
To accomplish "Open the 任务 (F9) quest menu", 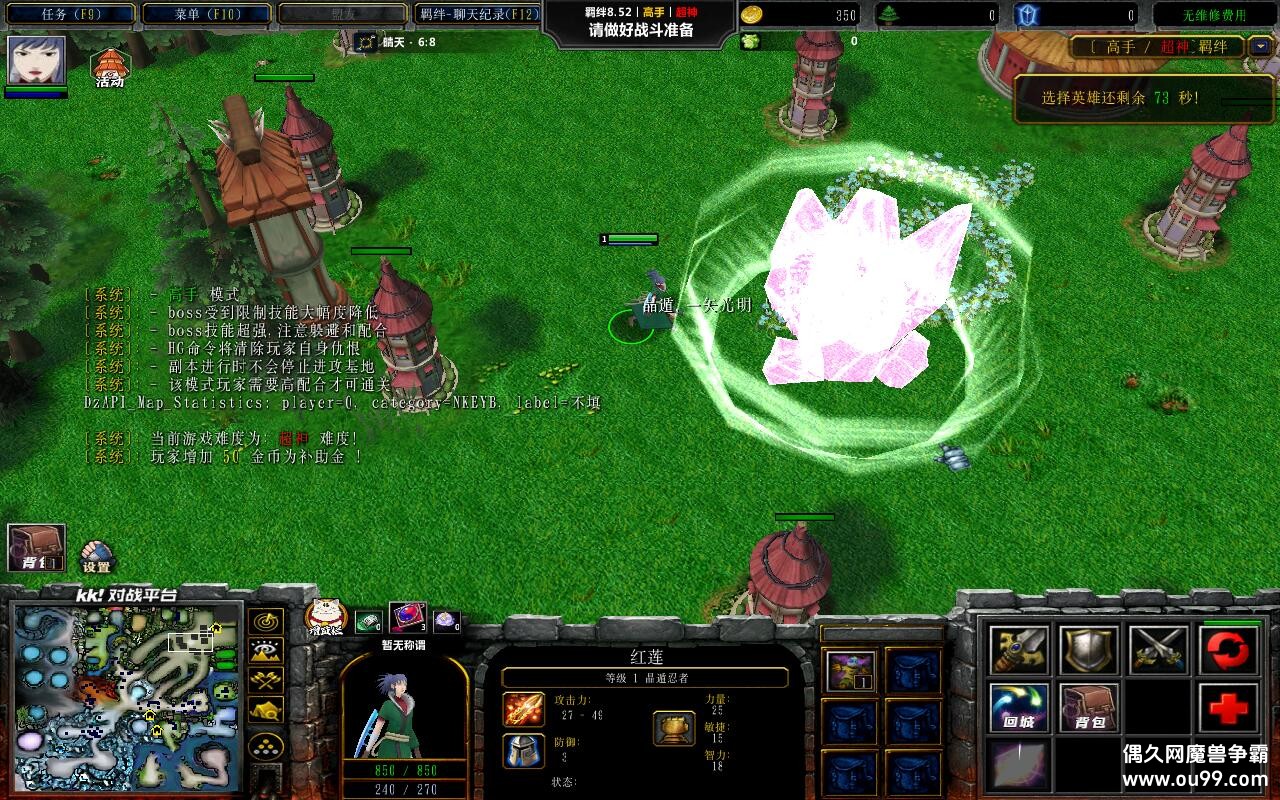I will point(70,15).
